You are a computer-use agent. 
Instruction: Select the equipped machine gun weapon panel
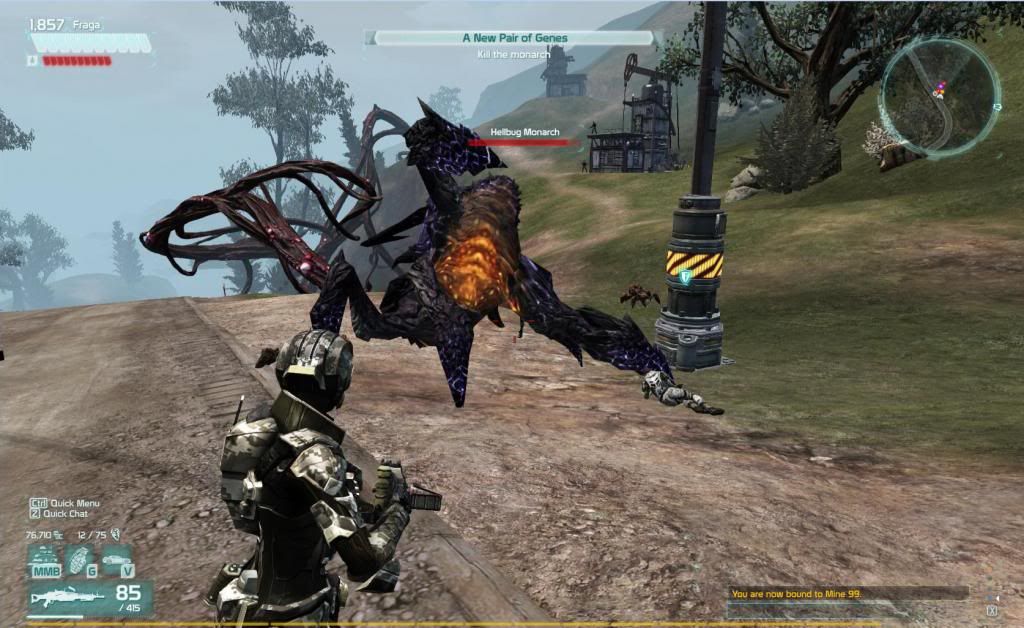pyautogui.click(x=89, y=599)
